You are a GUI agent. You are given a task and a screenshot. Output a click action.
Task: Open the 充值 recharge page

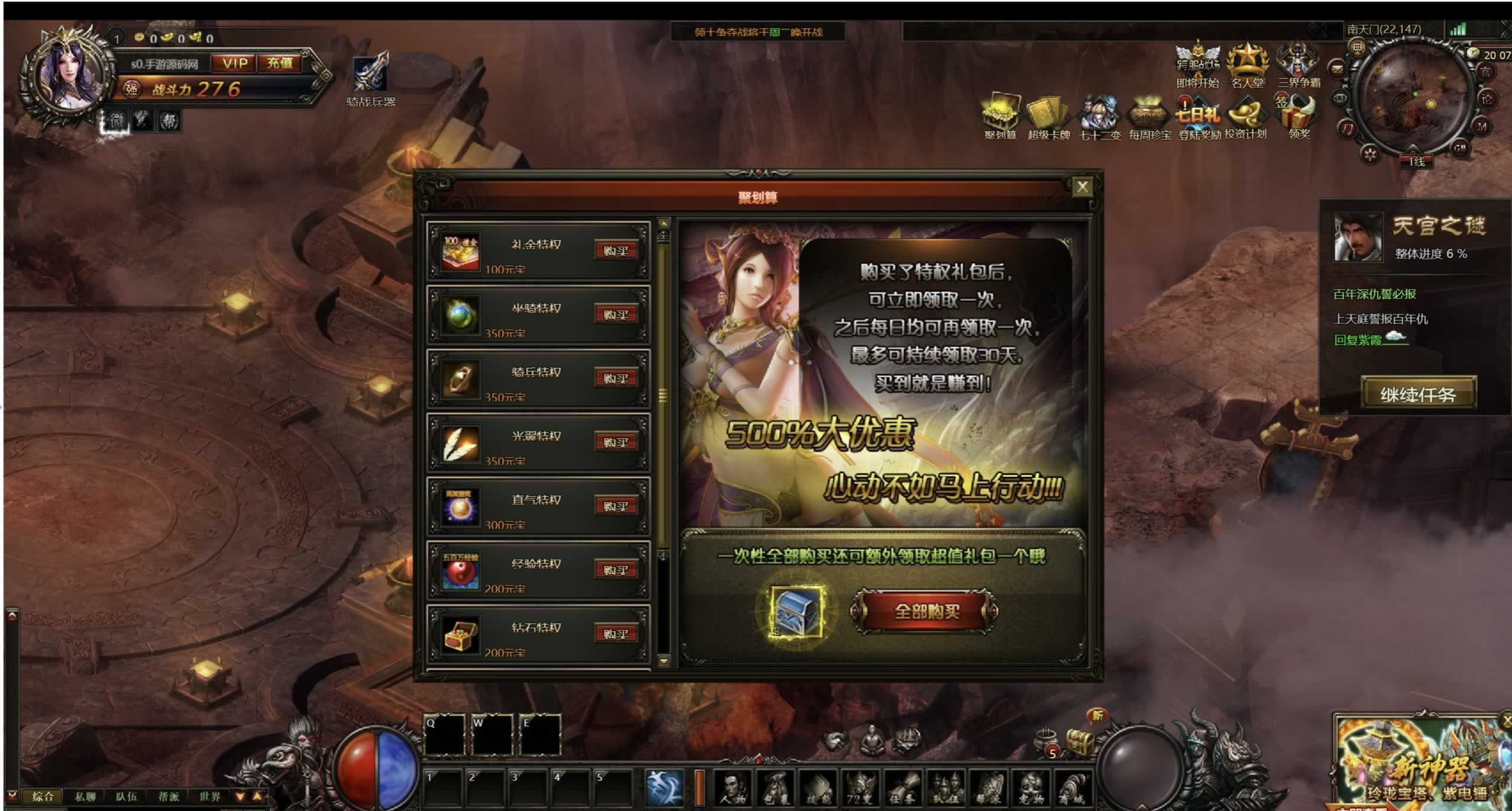coord(280,63)
